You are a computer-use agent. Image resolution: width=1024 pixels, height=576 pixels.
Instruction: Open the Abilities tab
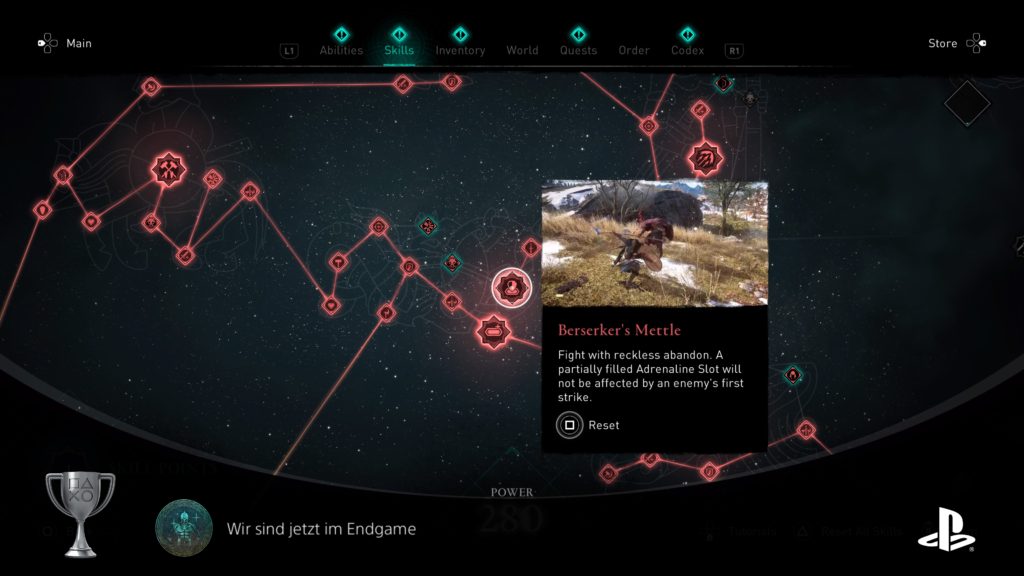coord(341,50)
